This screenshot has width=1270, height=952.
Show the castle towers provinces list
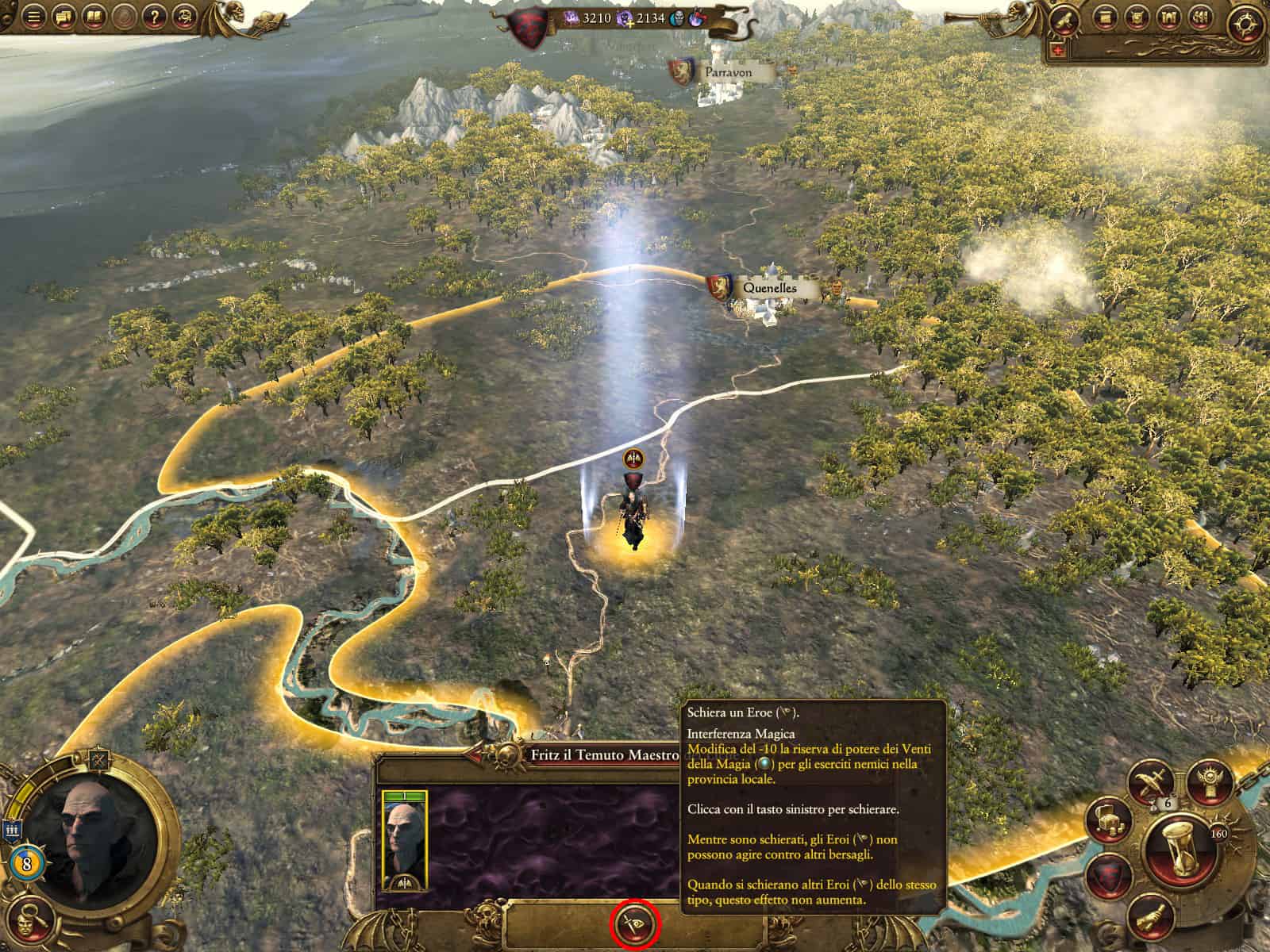(x=1168, y=17)
